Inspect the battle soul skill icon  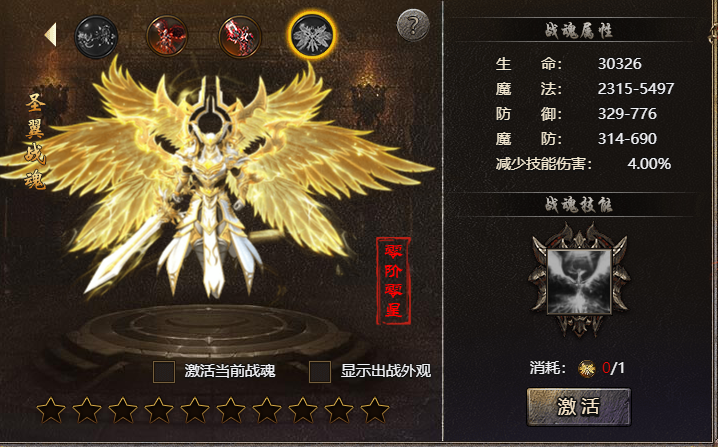580,282
